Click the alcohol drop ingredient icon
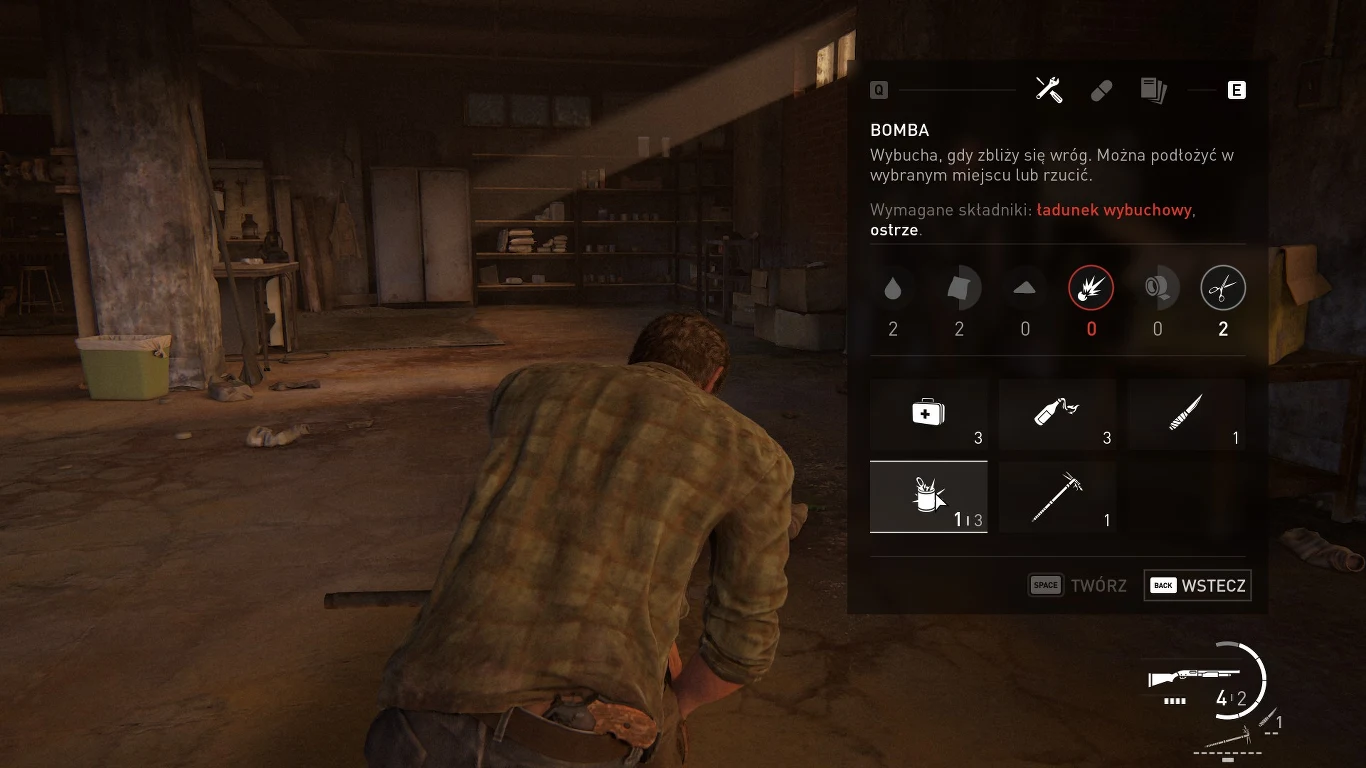 tap(893, 287)
